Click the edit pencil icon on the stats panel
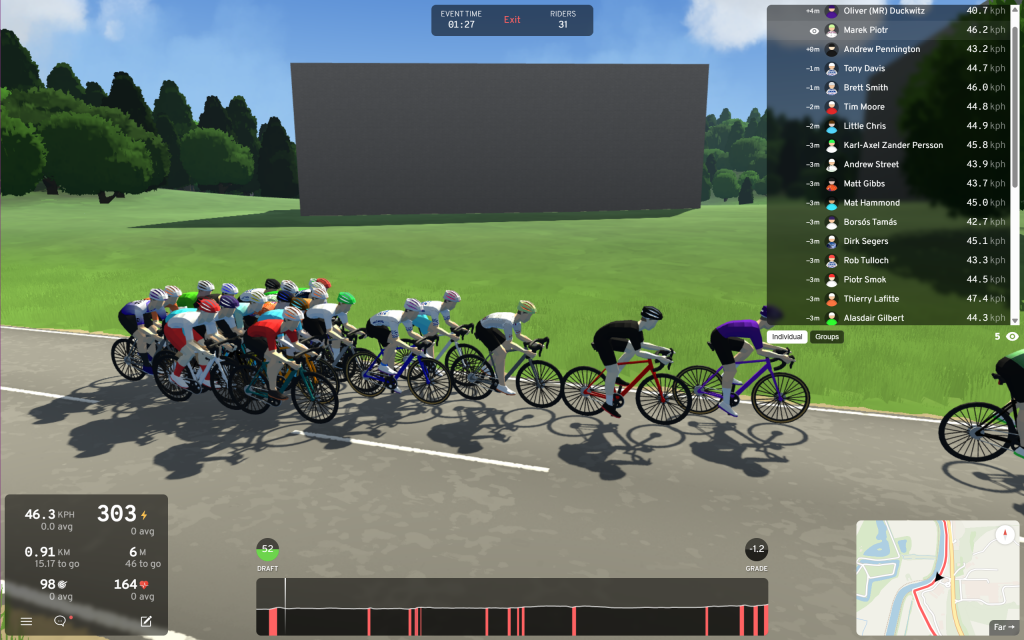Screen dimensions: 1024x640 [x=146, y=621]
